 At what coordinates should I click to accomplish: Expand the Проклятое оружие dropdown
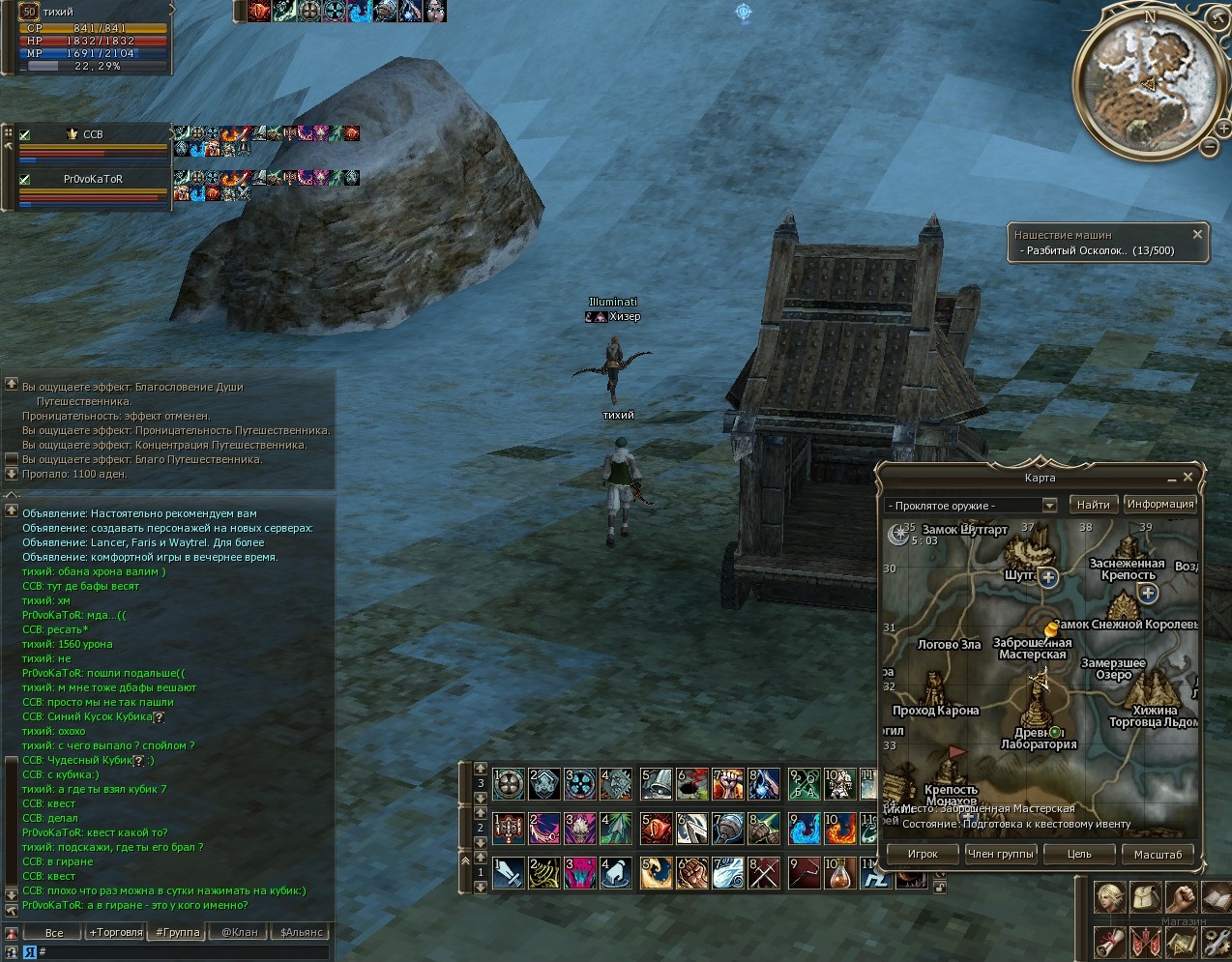1049,506
